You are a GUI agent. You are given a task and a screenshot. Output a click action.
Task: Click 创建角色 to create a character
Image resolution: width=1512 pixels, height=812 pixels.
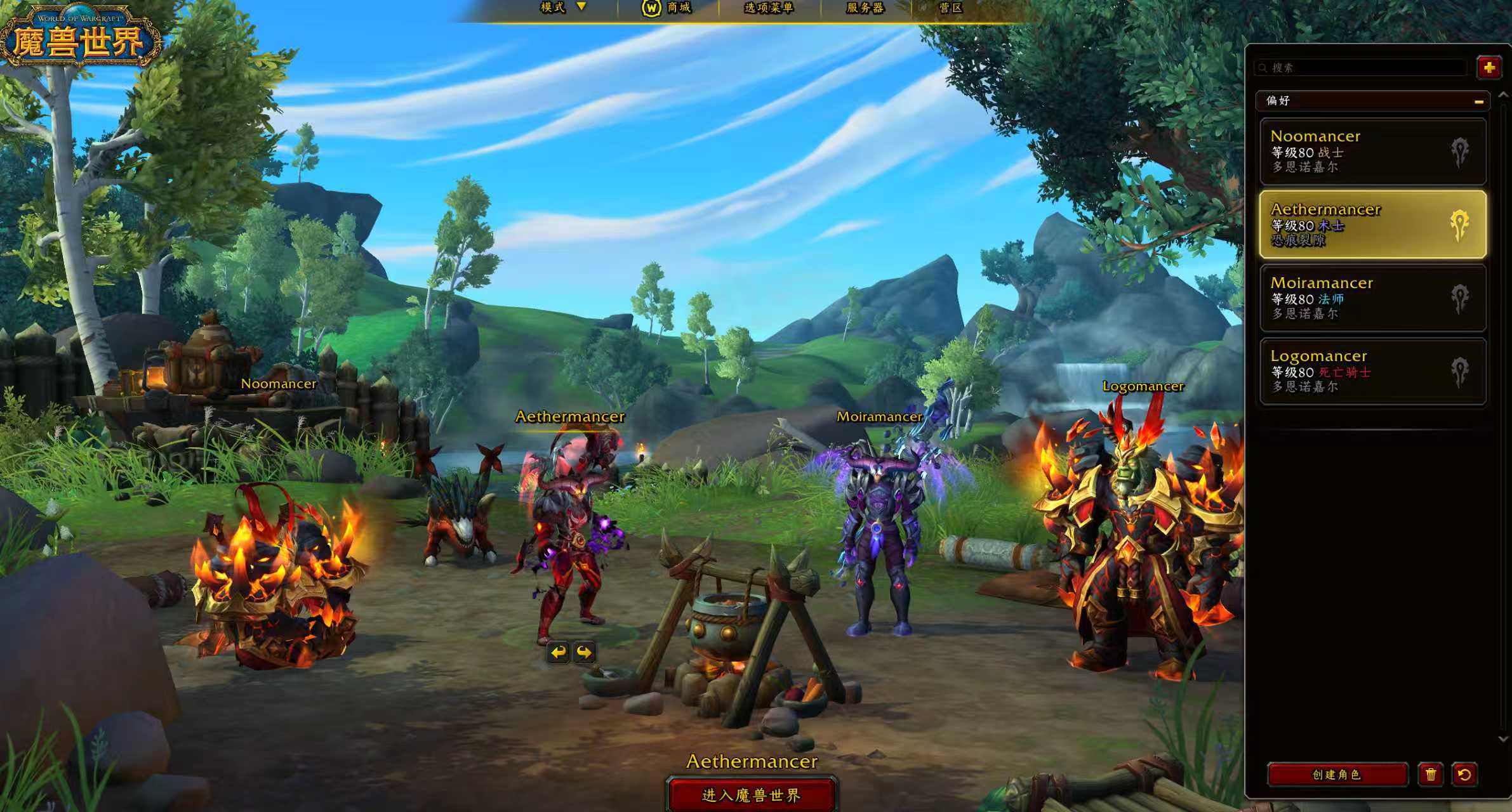click(1337, 775)
